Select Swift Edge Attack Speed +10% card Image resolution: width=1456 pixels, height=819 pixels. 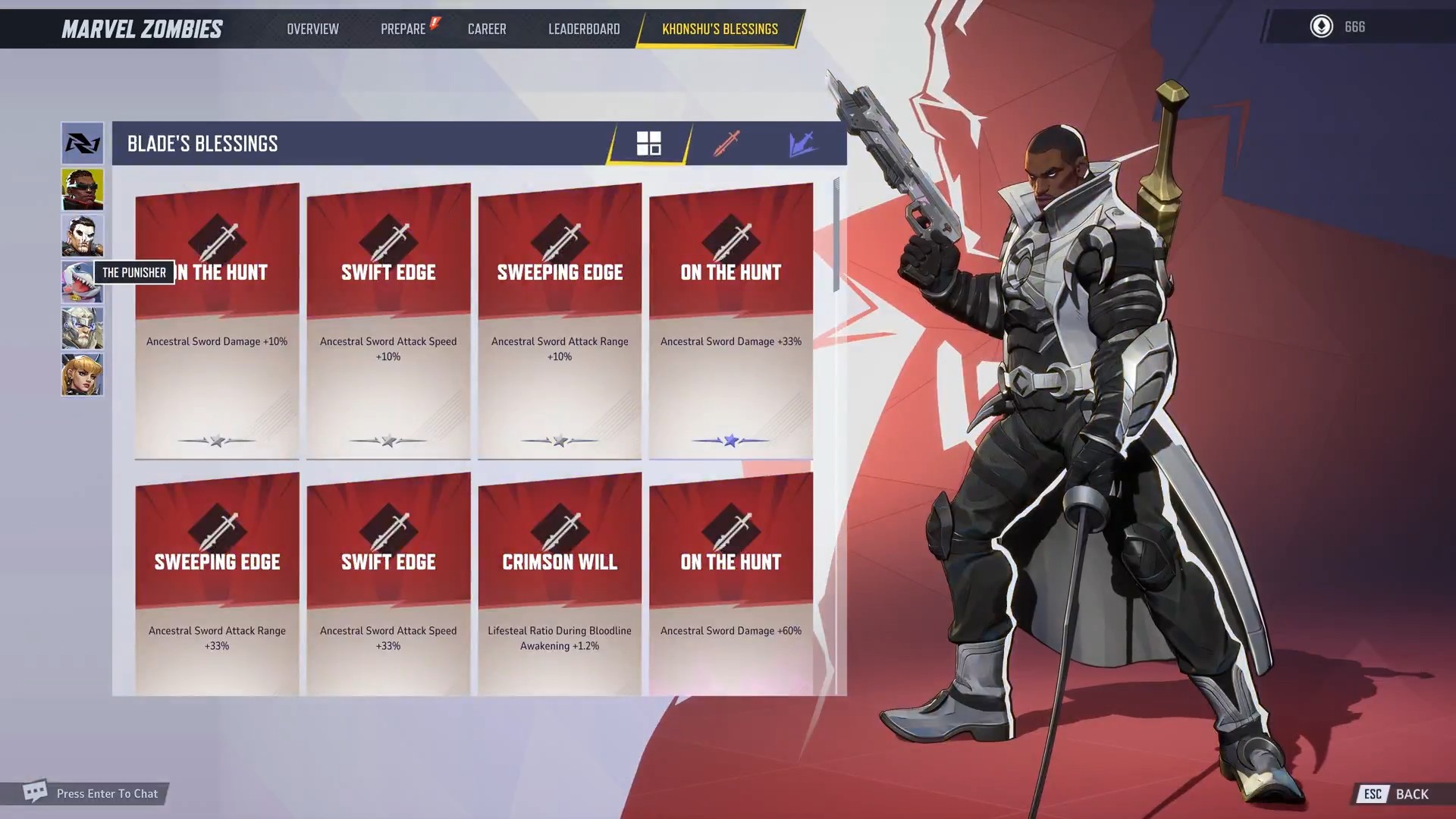pyautogui.click(x=388, y=321)
